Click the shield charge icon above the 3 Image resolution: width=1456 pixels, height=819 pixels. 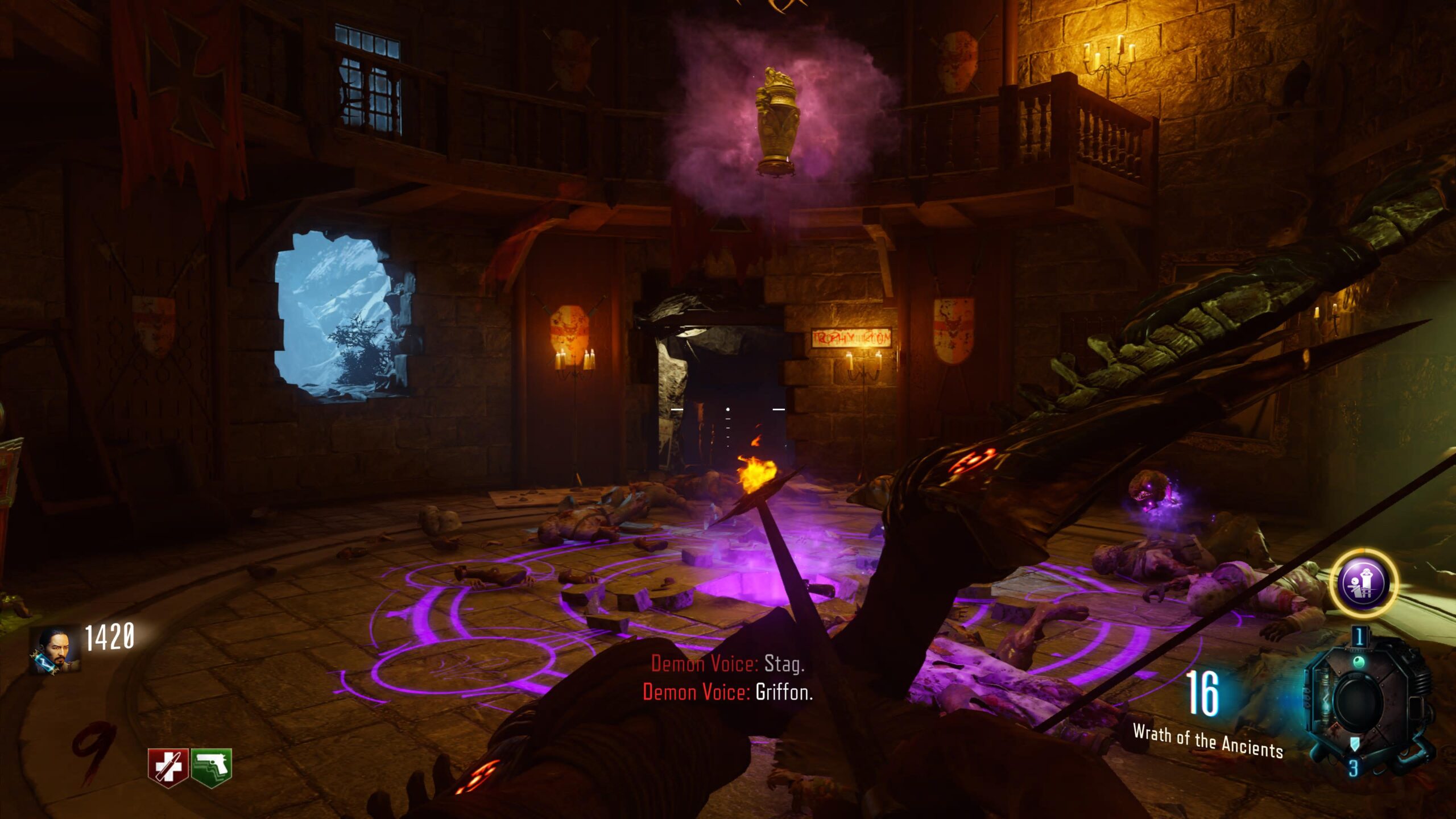[x=1355, y=743]
